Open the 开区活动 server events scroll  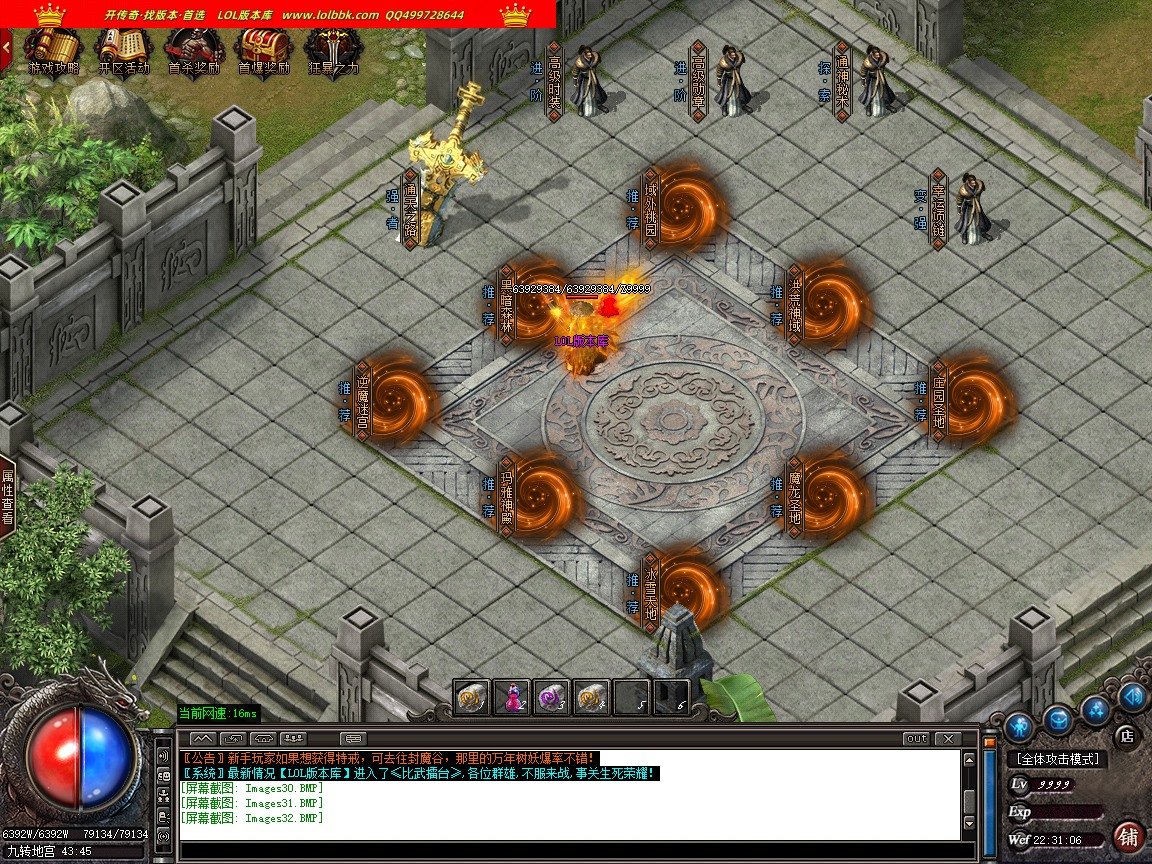[123, 50]
